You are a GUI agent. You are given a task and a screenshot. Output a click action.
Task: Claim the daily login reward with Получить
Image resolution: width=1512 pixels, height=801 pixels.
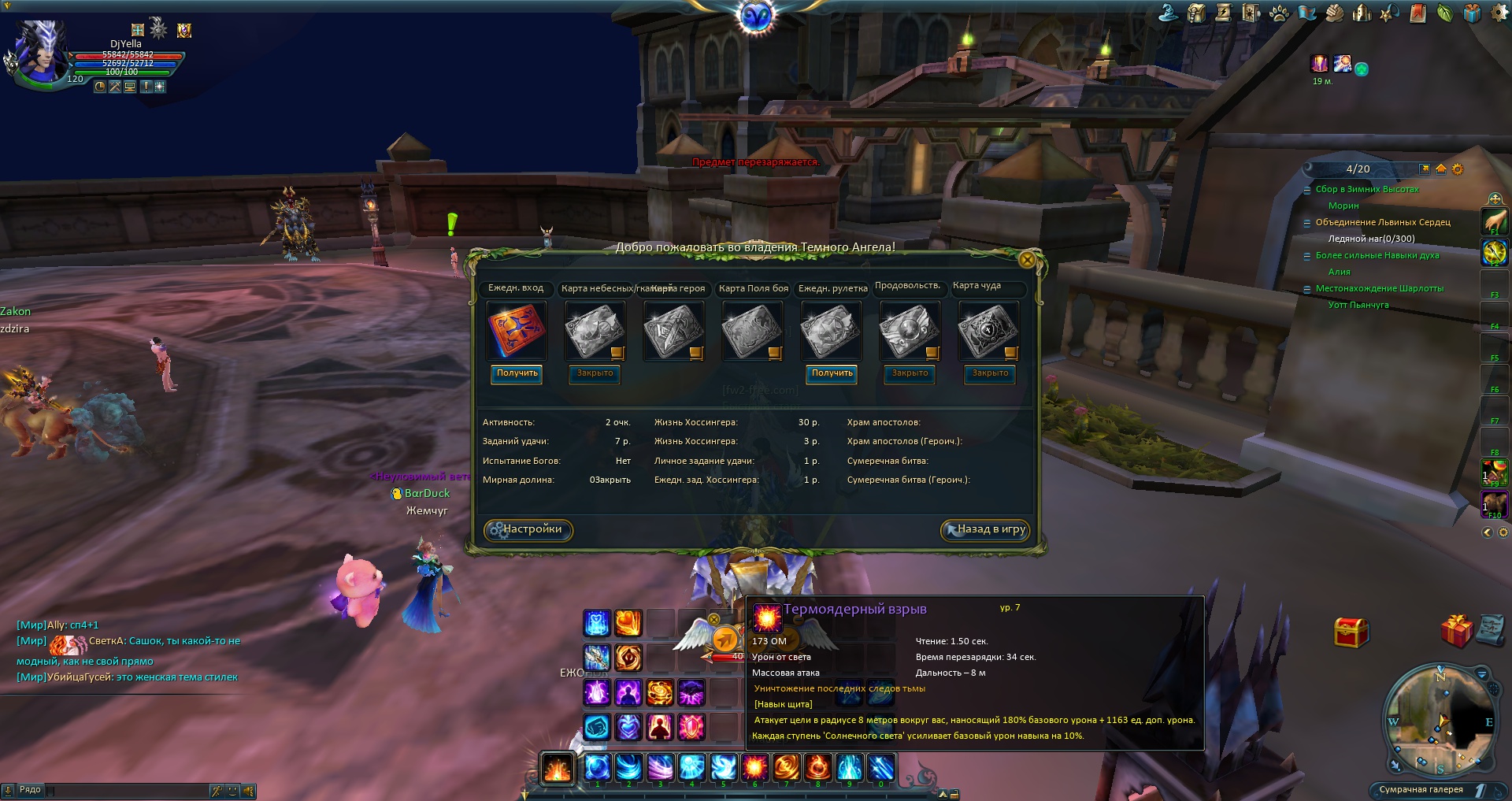point(517,373)
